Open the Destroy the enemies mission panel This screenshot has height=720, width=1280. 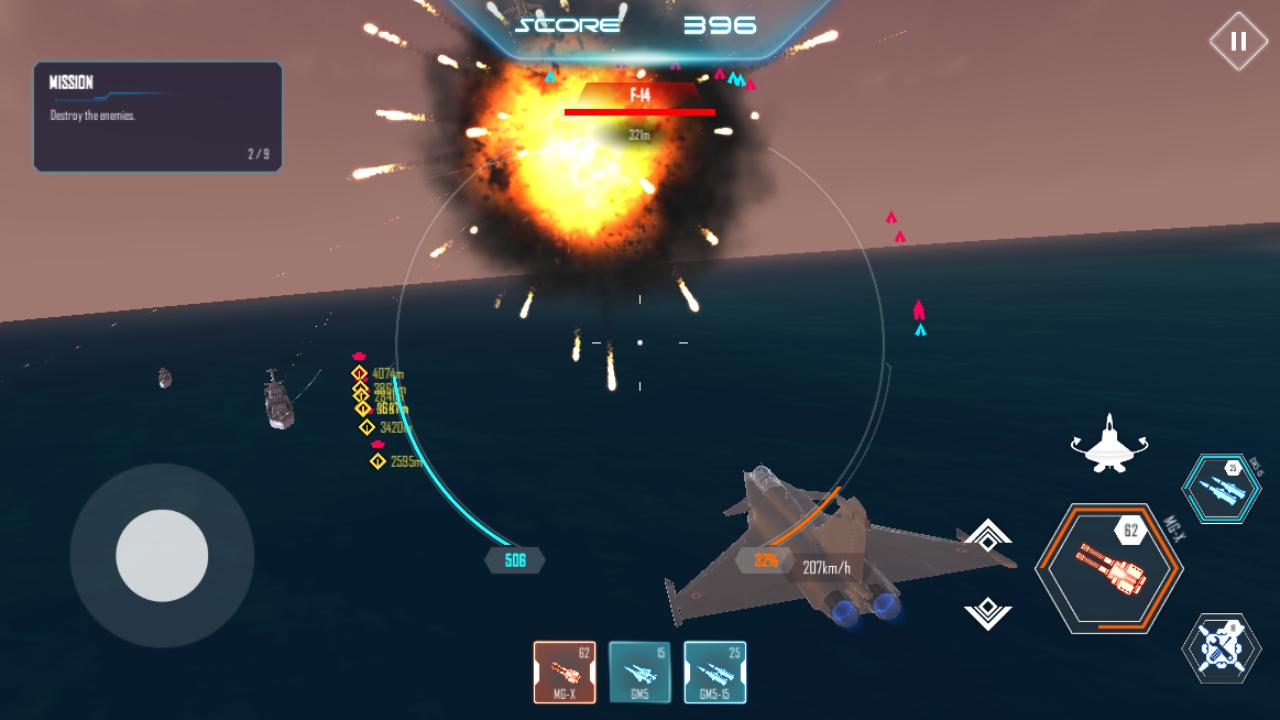157,117
